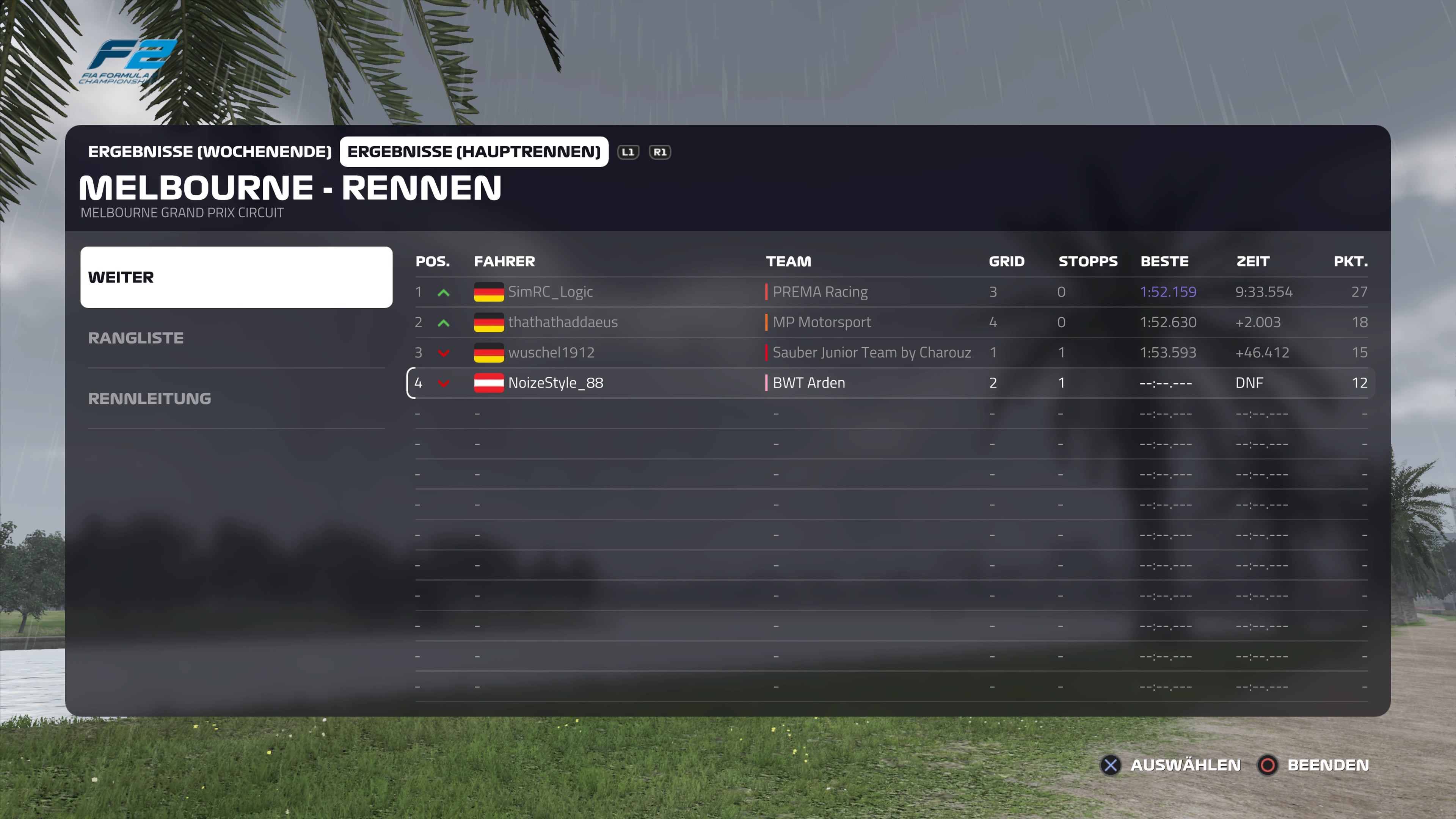Select the Weiter menu entry

click(236, 277)
